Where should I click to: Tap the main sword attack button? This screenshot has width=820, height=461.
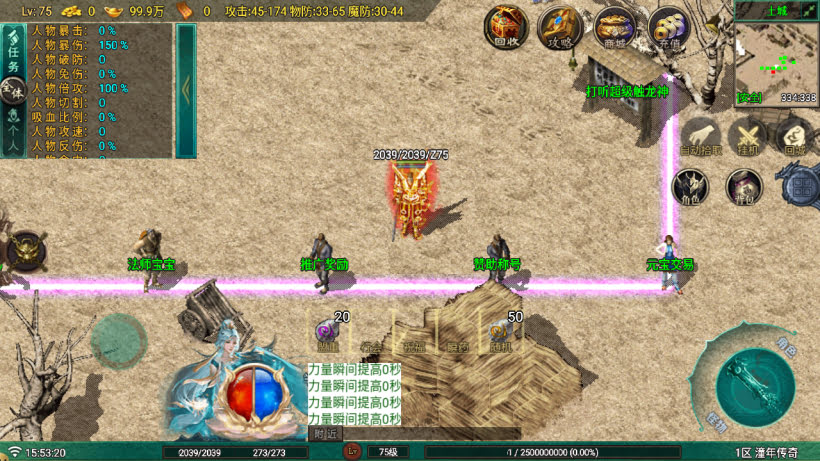click(755, 385)
